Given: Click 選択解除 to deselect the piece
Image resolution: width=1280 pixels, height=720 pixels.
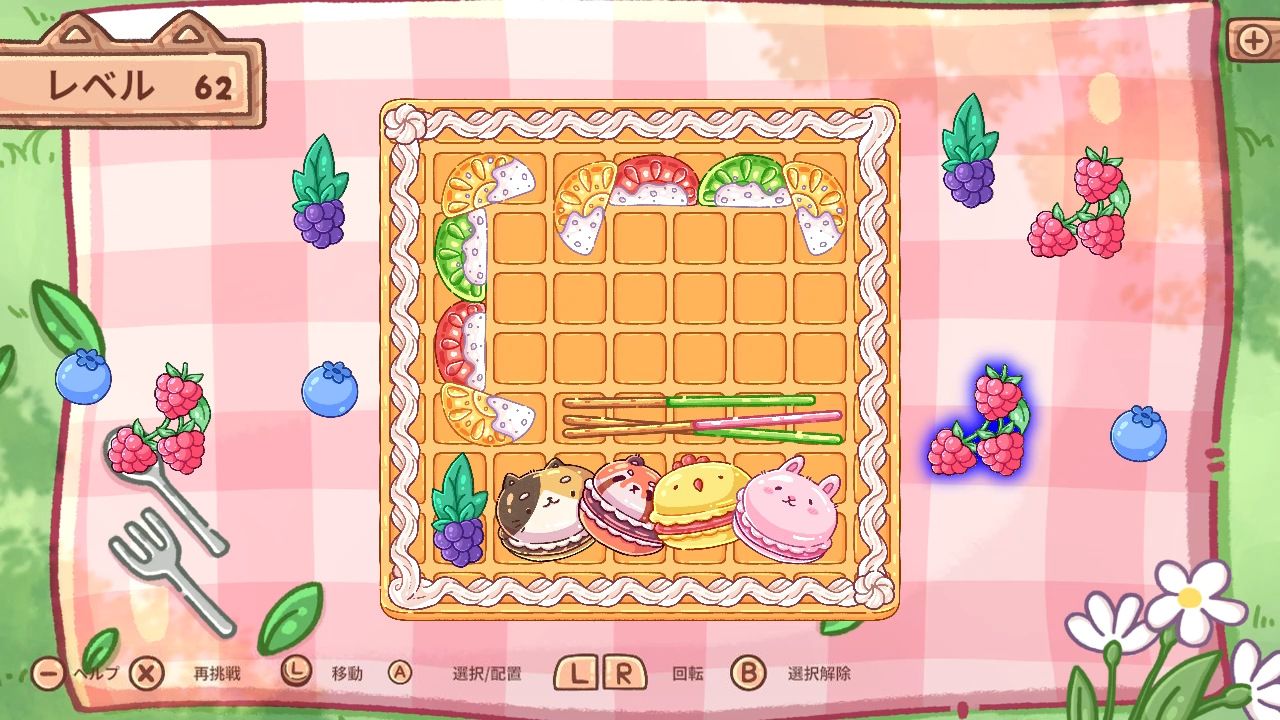Looking at the screenshot, I should point(823,674).
